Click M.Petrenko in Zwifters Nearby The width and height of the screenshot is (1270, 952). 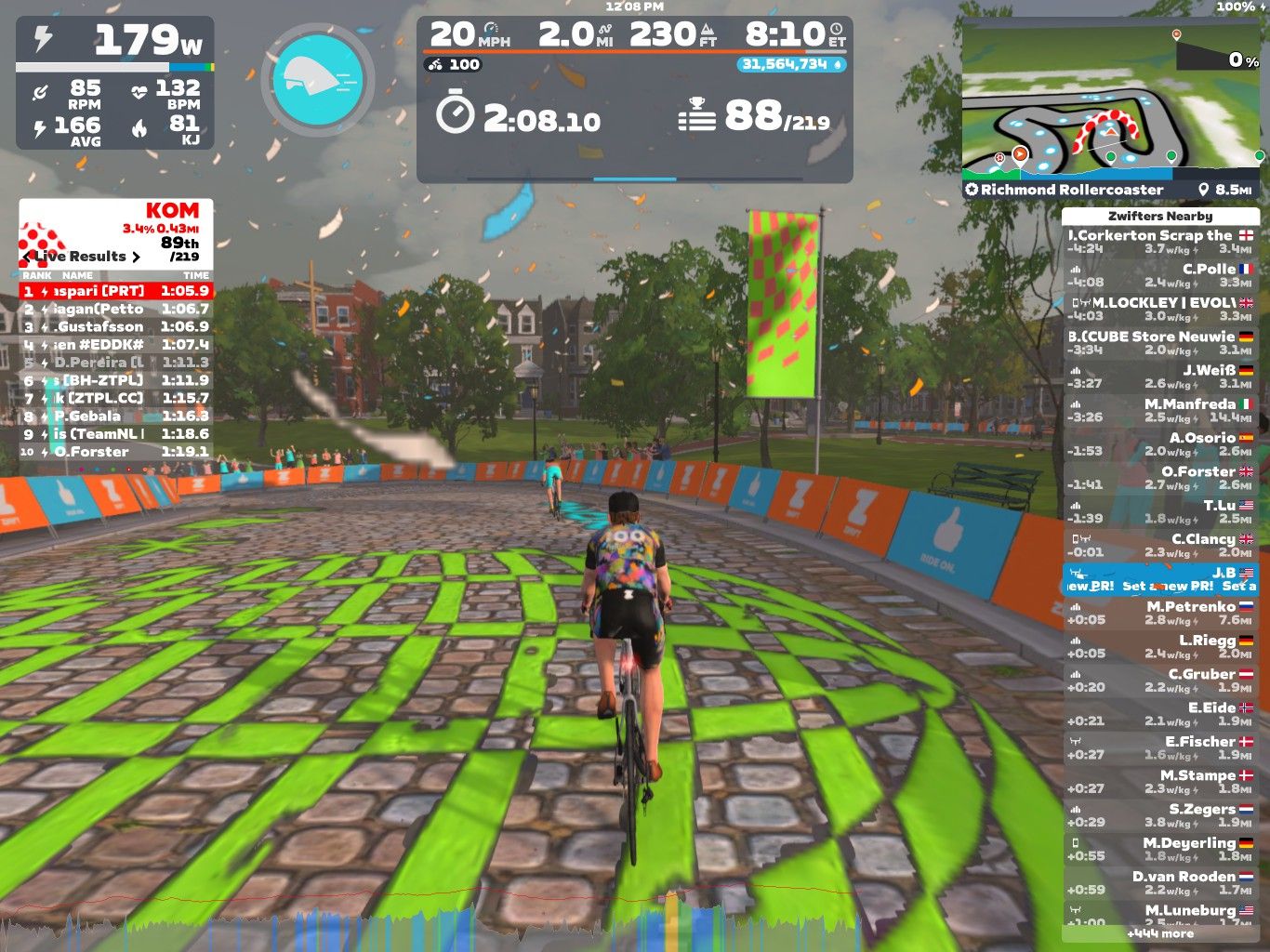point(1160,613)
